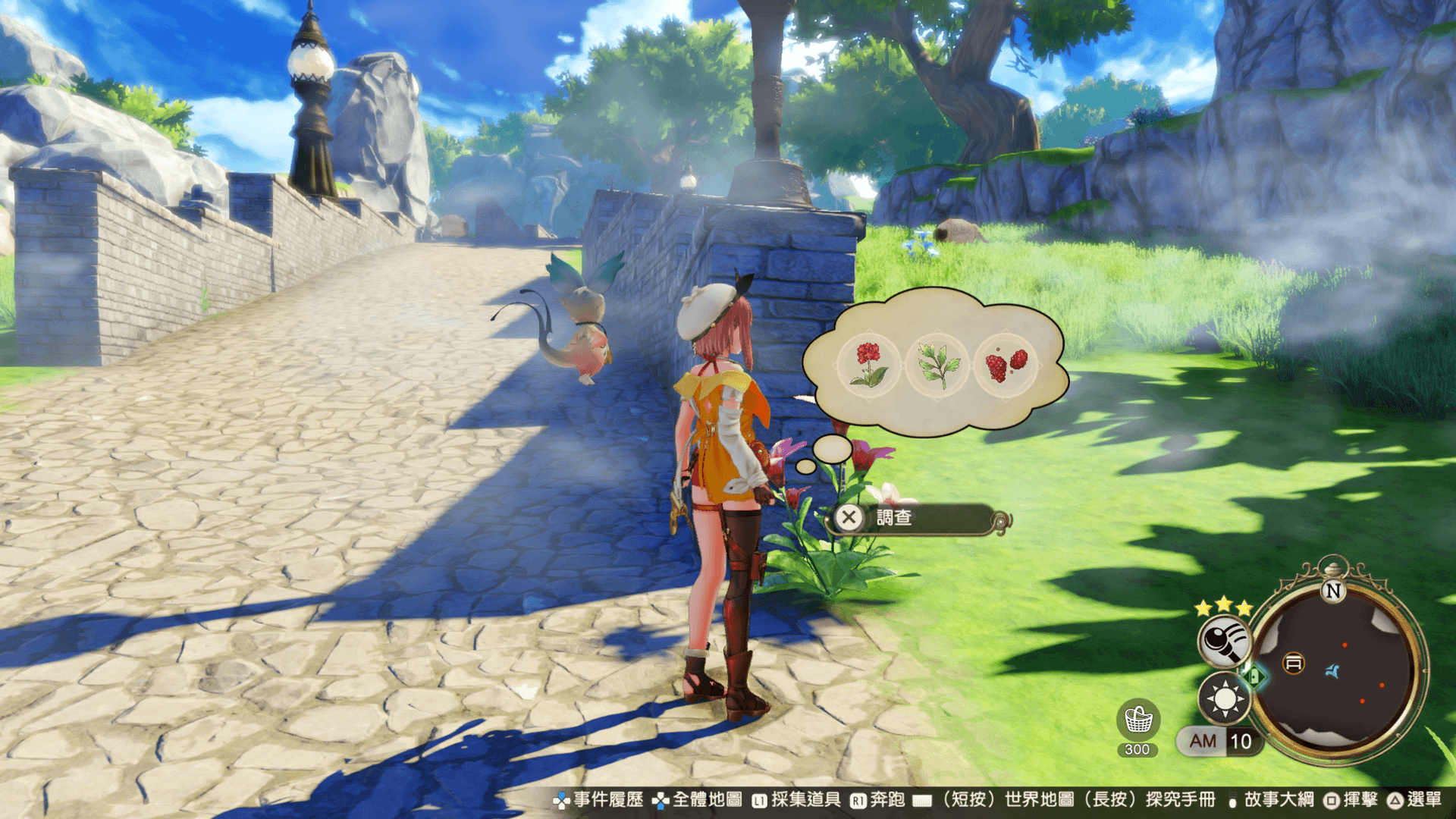This screenshot has height=819, width=1456.
Task: Choose the green herb material icon
Action: point(937,365)
